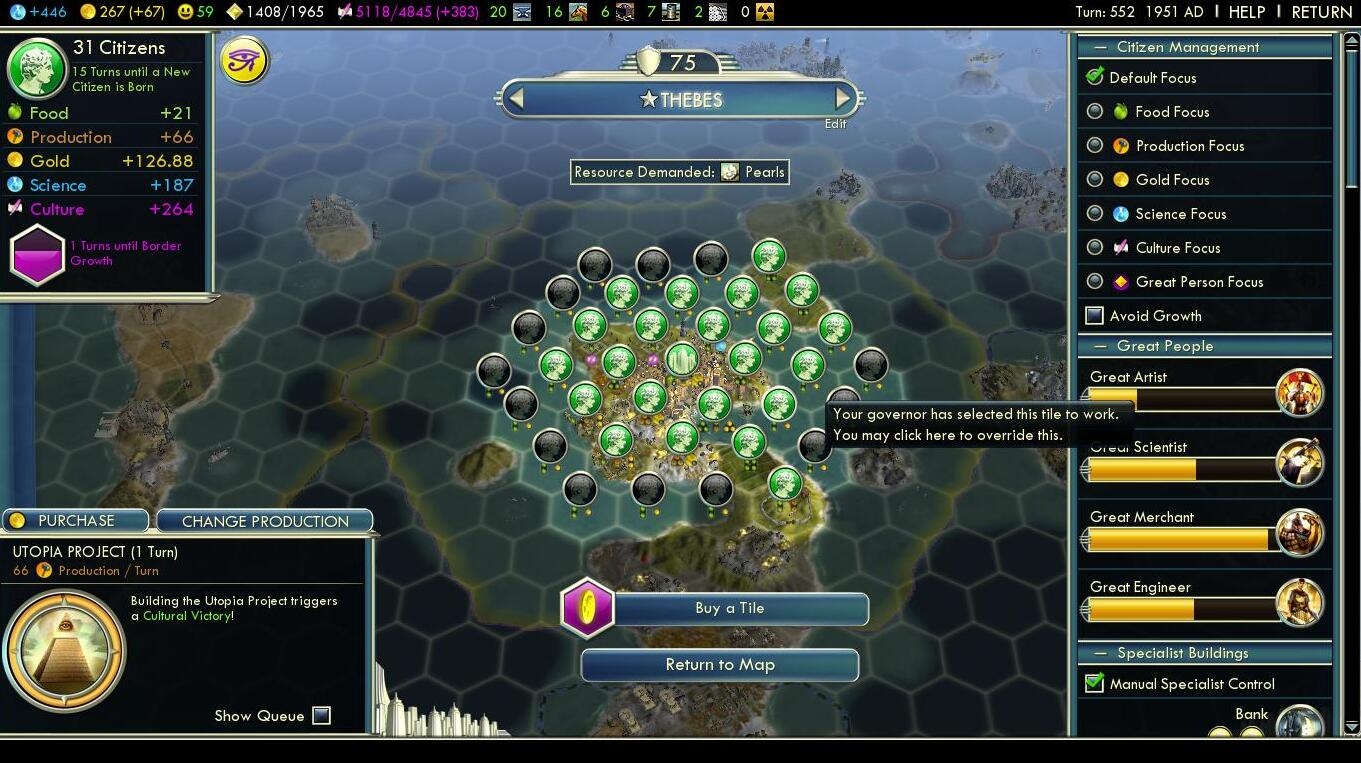Enable the Show Queue checkbox
The height and width of the screenshot is (763, 1361).
coord(321,716)
